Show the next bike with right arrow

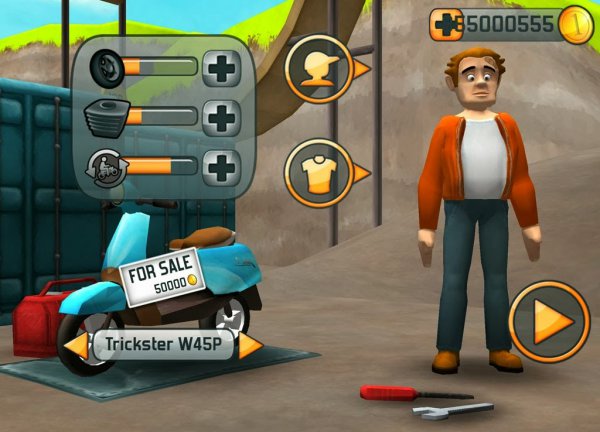(x=249, y=347)
